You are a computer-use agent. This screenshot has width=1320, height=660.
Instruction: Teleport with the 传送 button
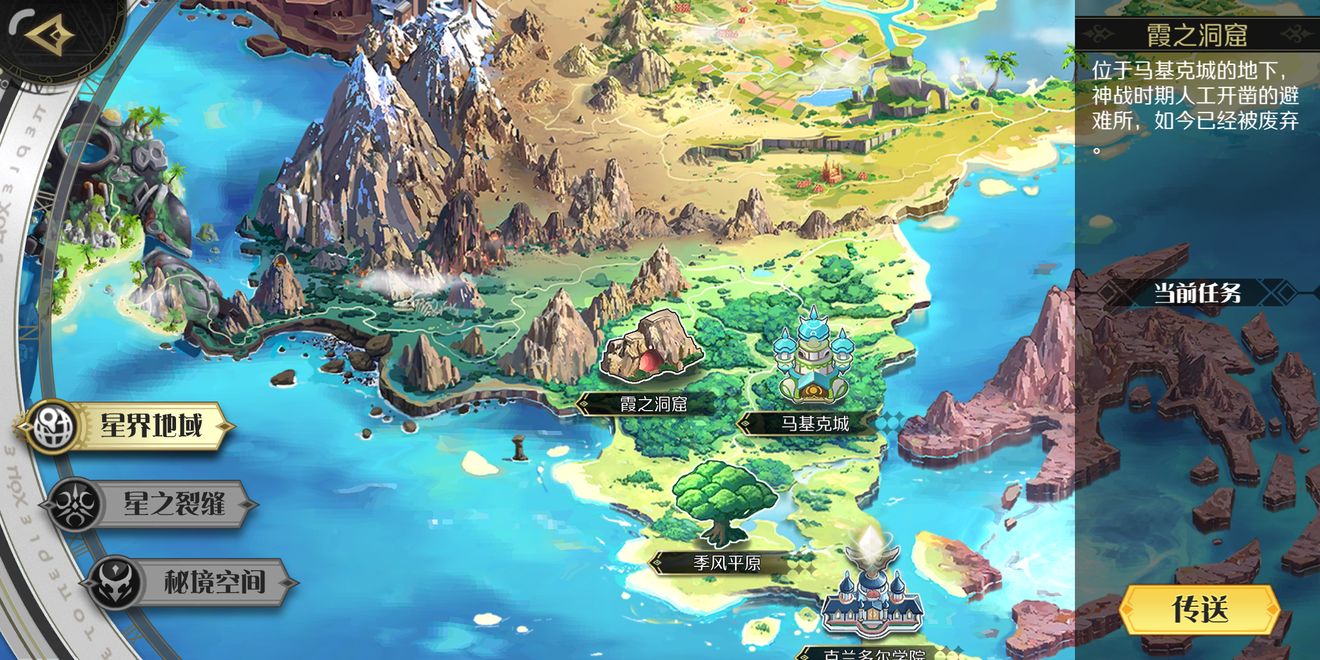[x=1199, y=609]
